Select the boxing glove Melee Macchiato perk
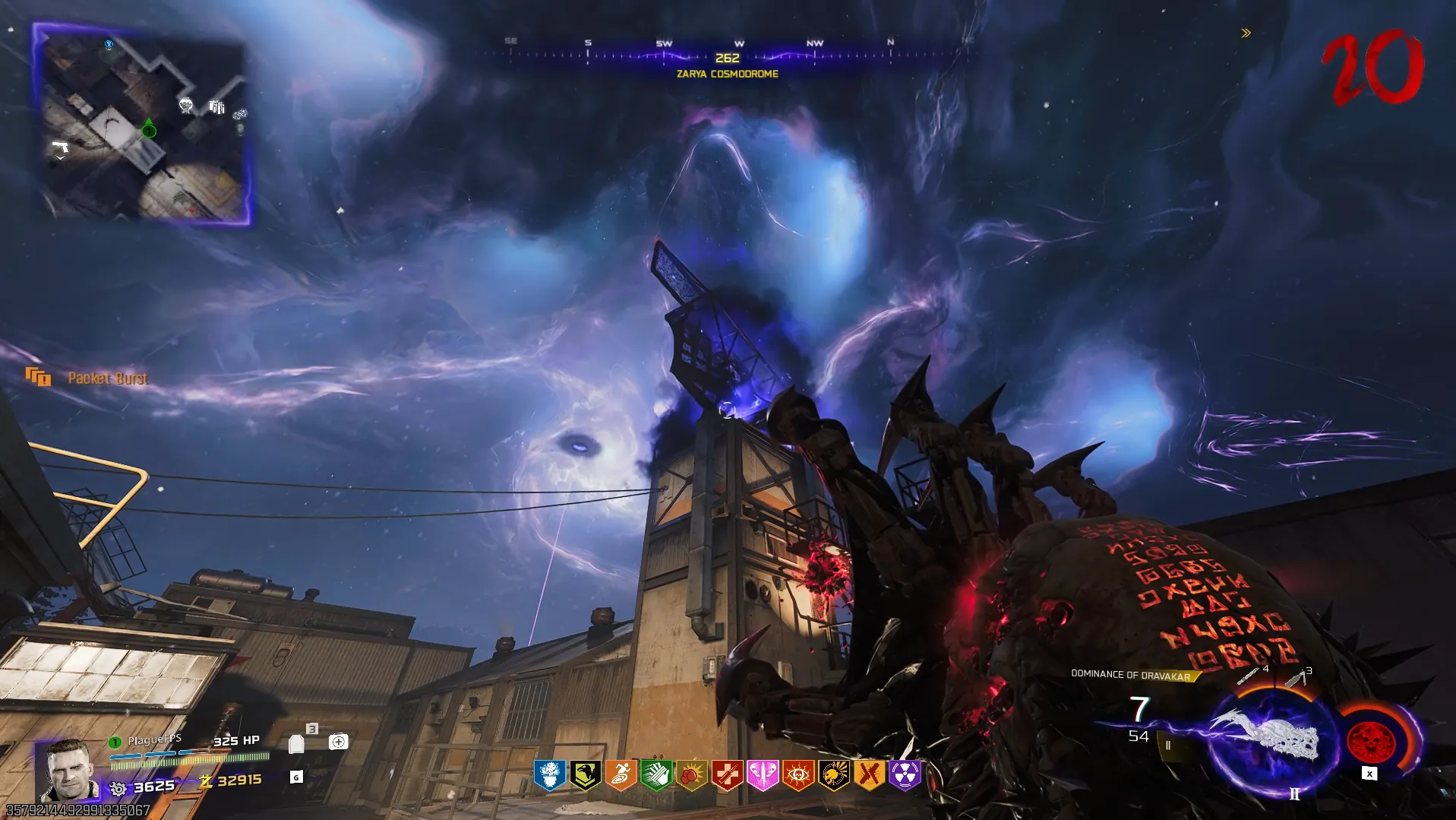This screenshot has height=820, width=1456. tap(691, 775)
